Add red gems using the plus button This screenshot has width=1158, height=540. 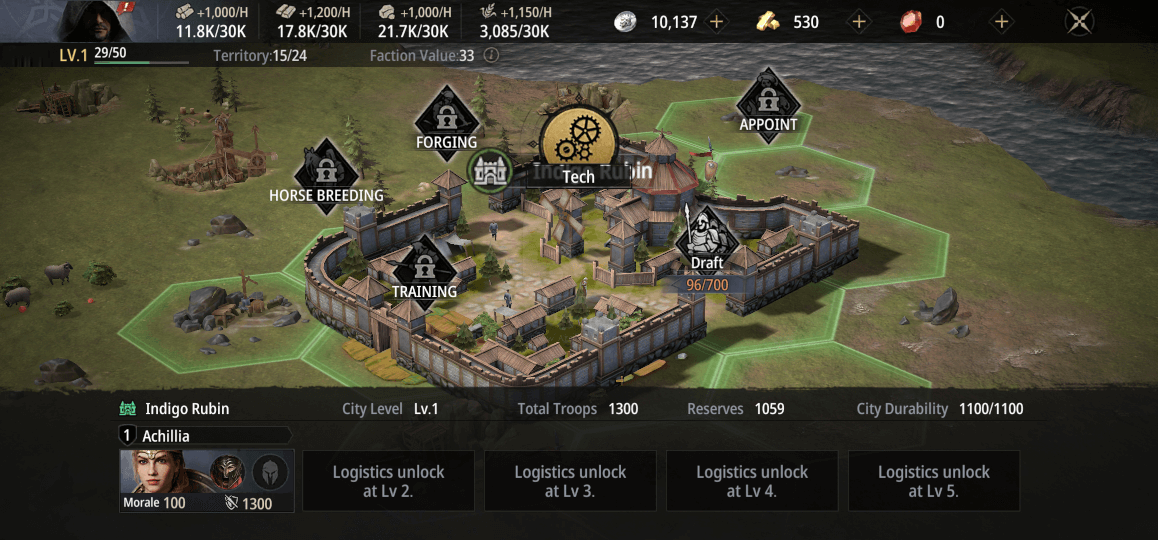point(1001,22)
